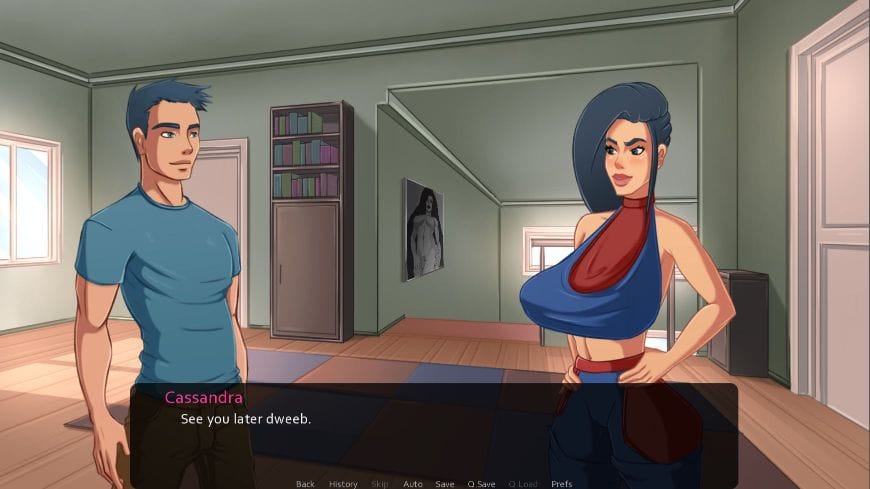Open the Save game screen
Viewport: 870px width, 489px height.
[x=445, y=484]
